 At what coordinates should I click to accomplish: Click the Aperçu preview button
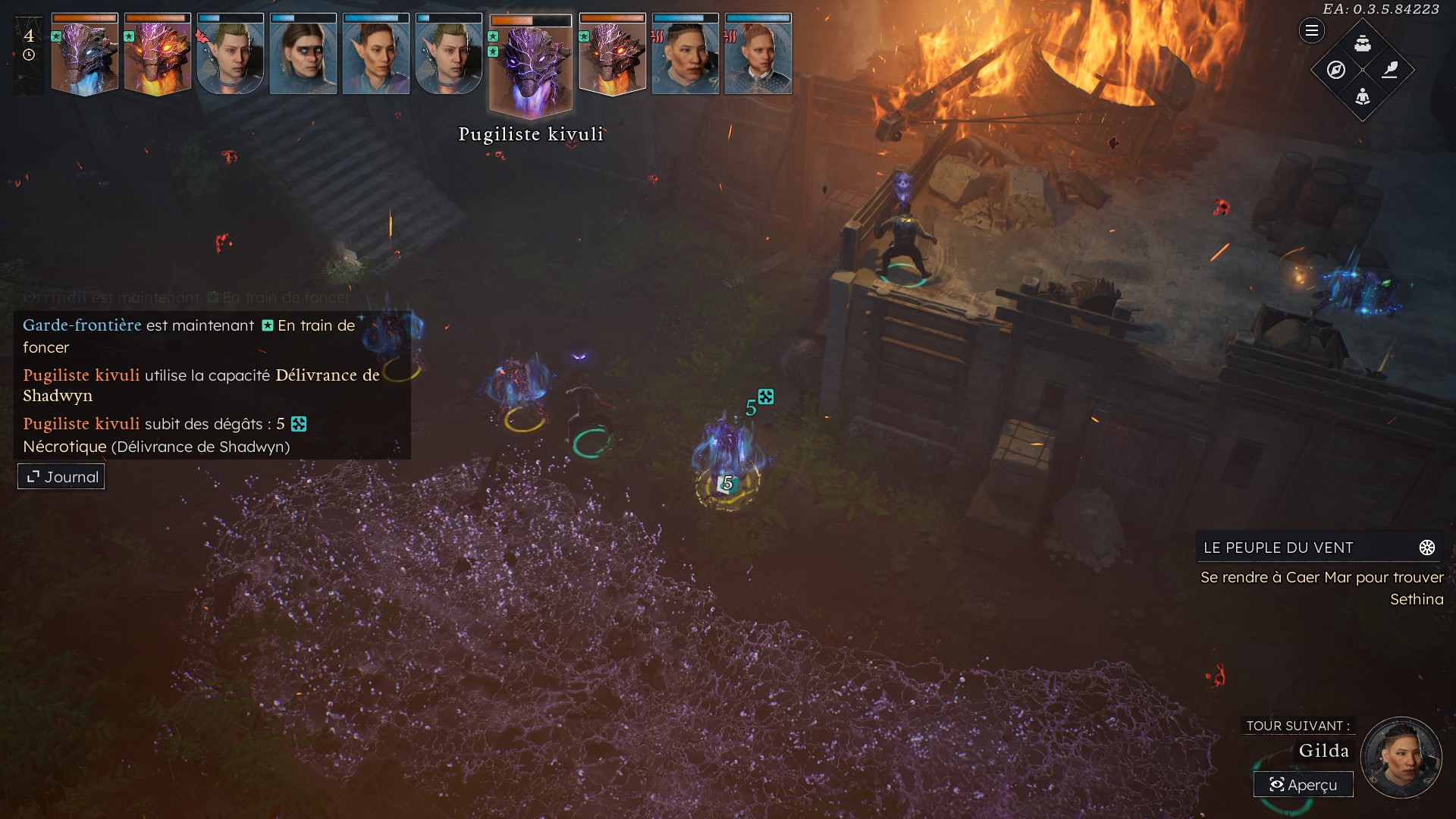coord(1303,785)
